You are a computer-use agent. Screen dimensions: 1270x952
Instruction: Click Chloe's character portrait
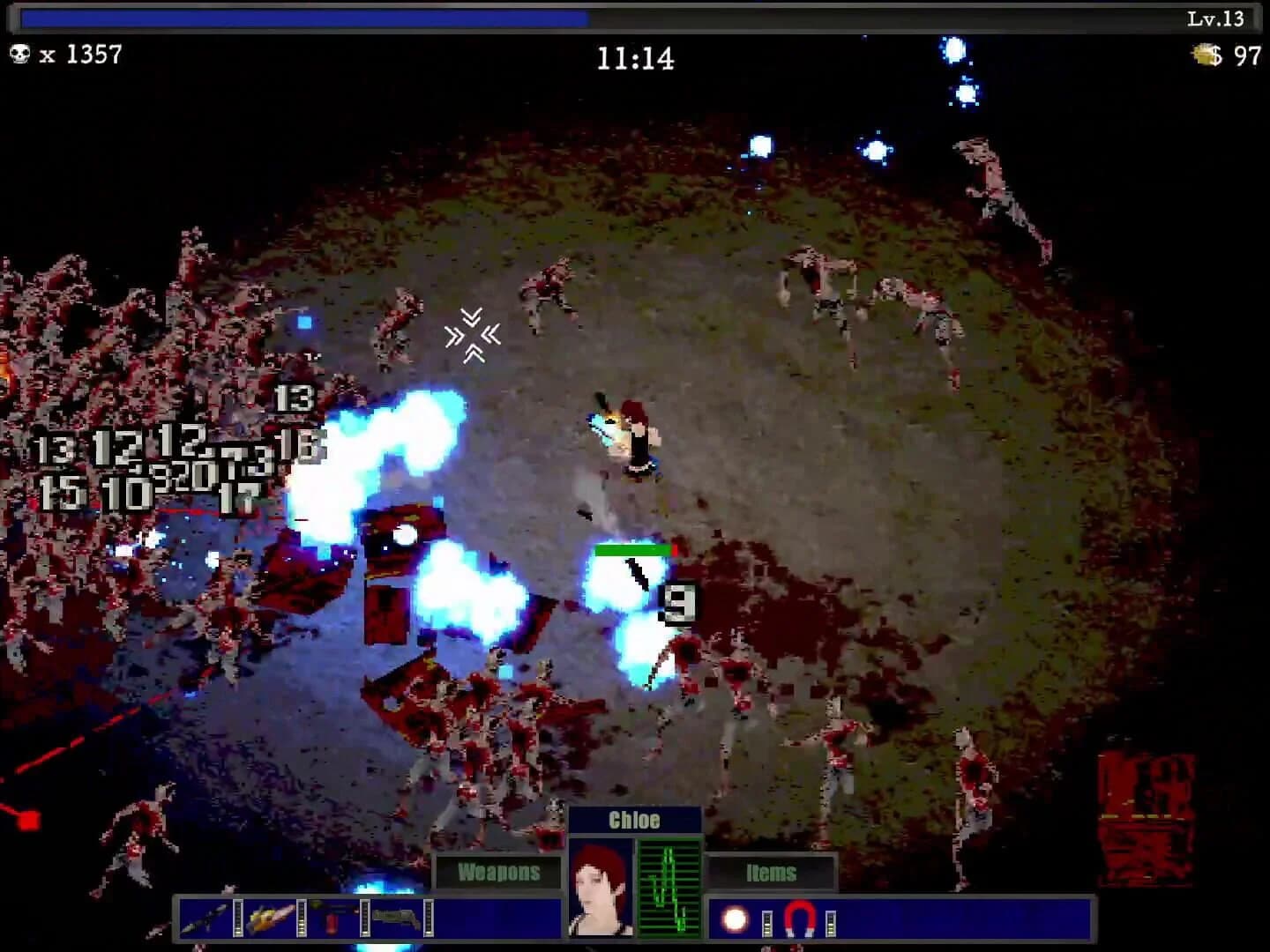pos(601,890)
